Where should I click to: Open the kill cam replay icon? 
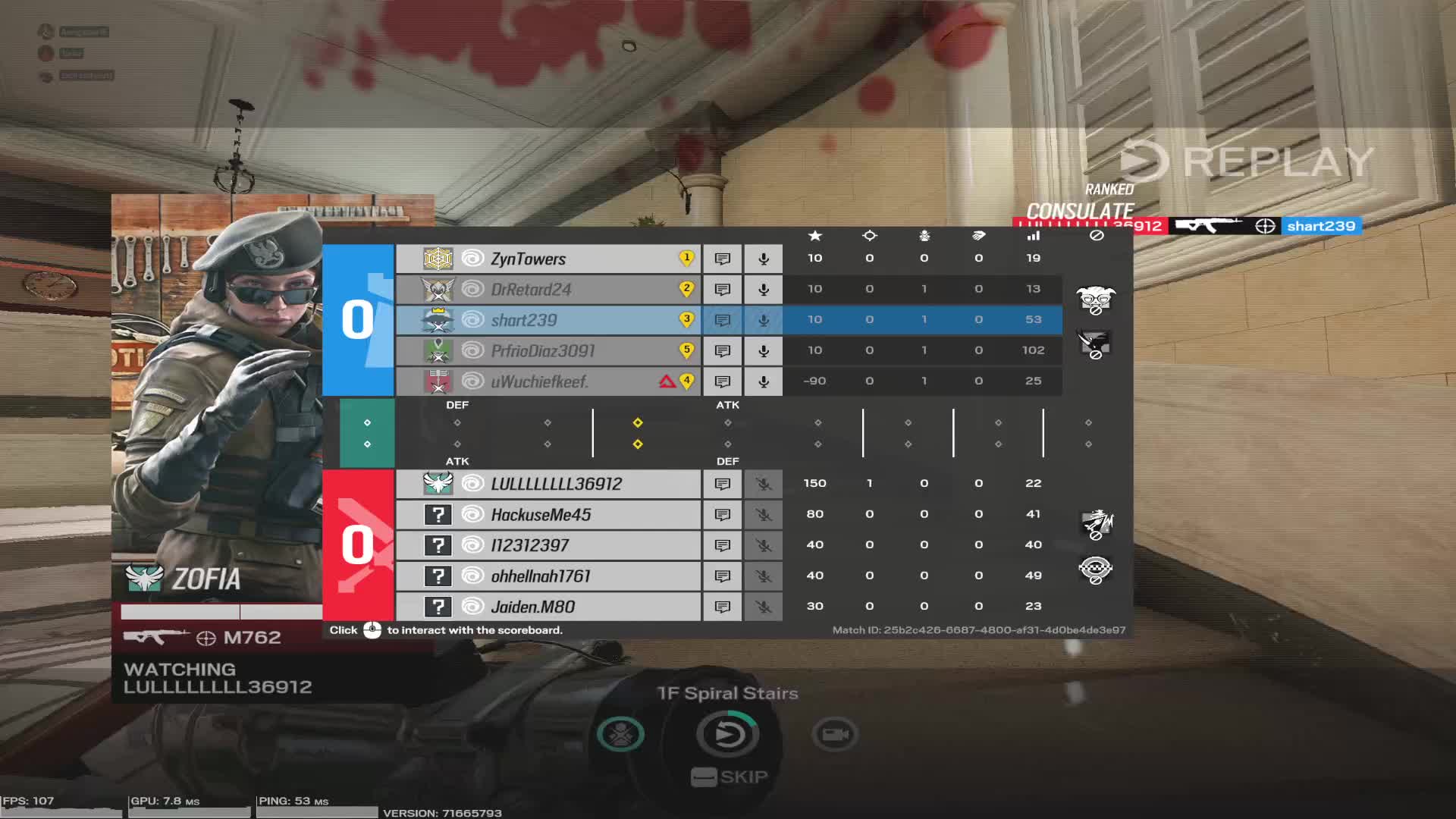click(x=620, y=733)
